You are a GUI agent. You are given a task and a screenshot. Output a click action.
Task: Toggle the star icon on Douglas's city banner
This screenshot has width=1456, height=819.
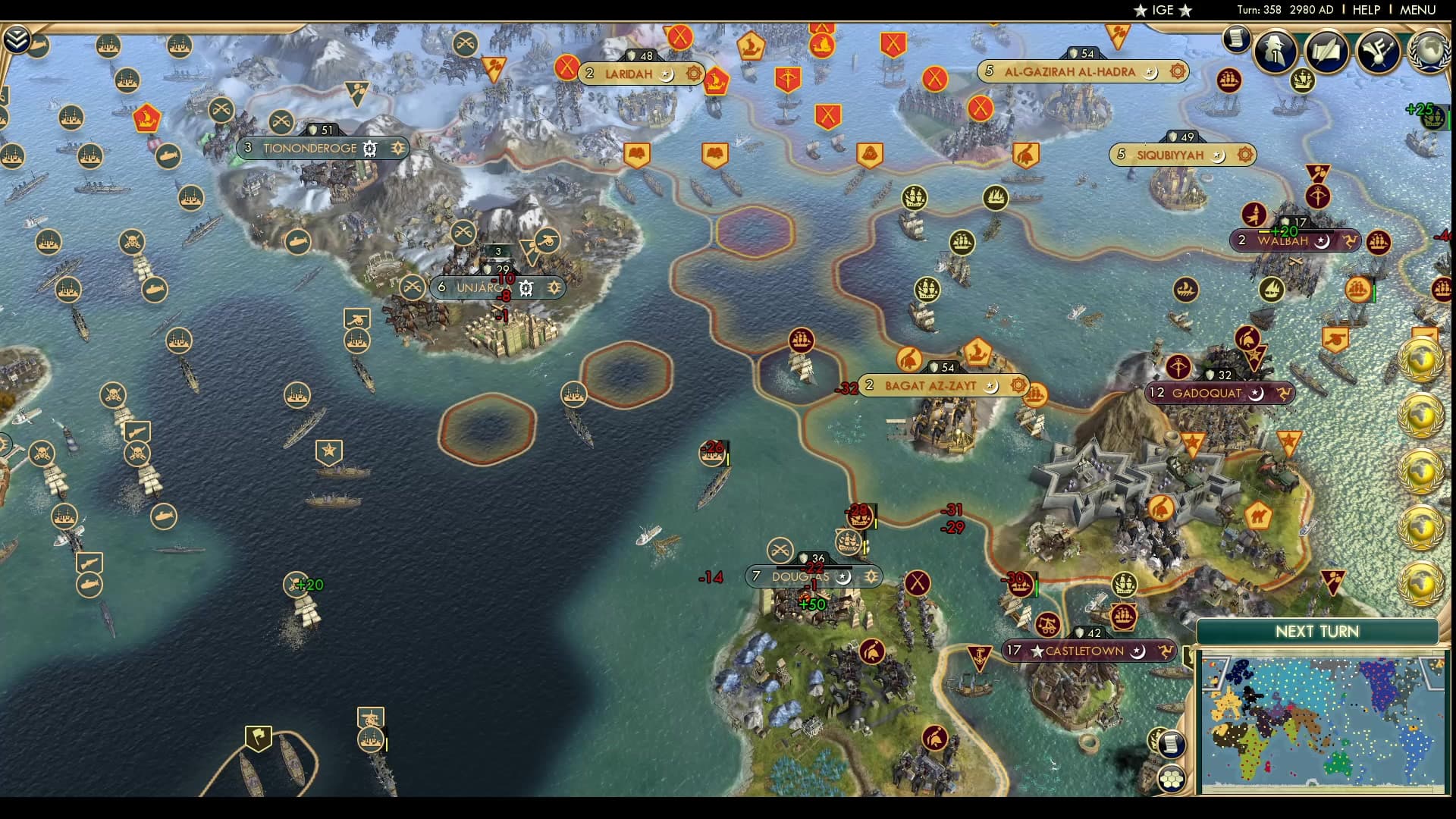tap(843, 576)
